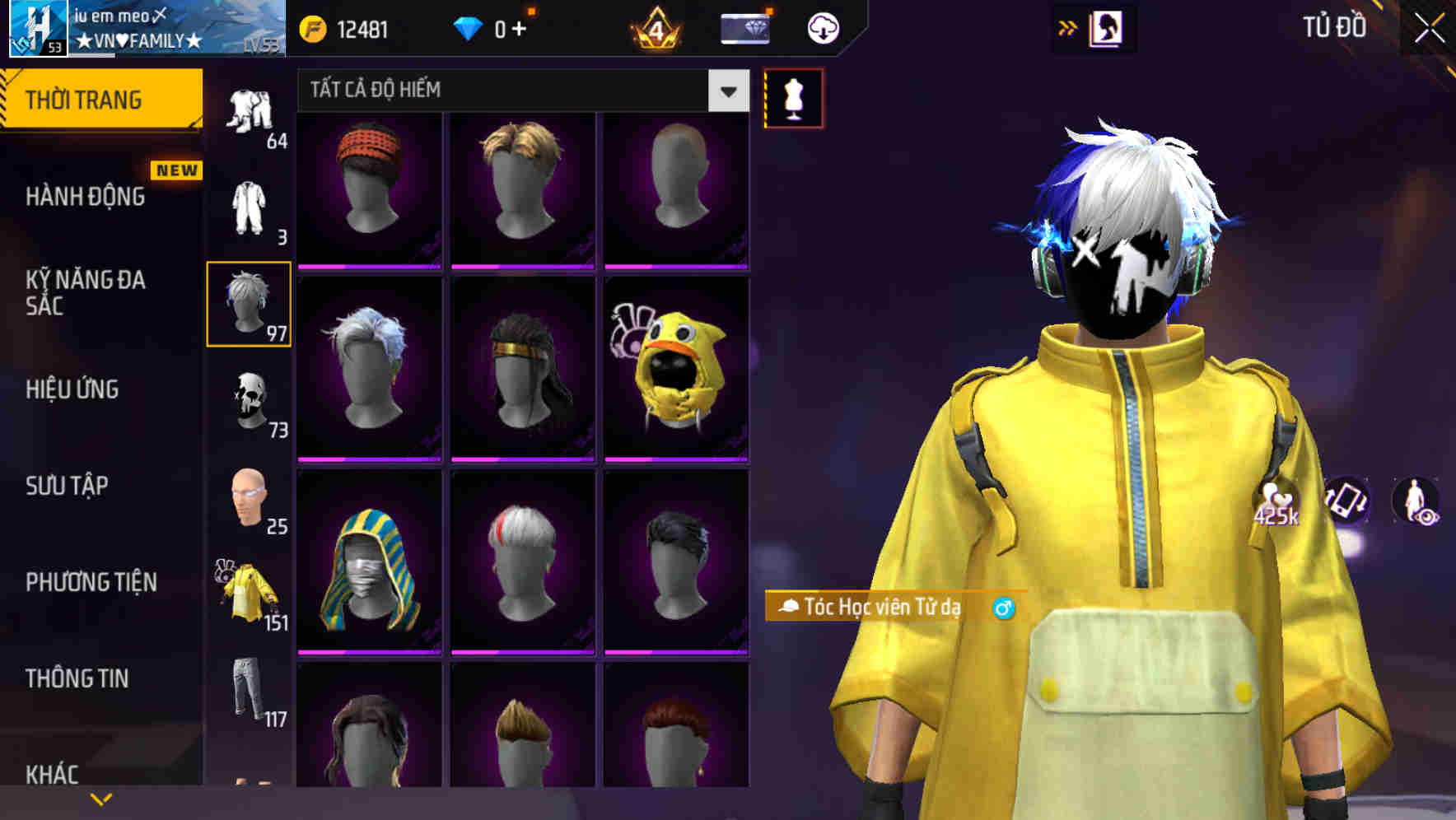Open the rank badge level 4 icon
The height and width of the screenshot is (820, 1456).
(655, 29)
